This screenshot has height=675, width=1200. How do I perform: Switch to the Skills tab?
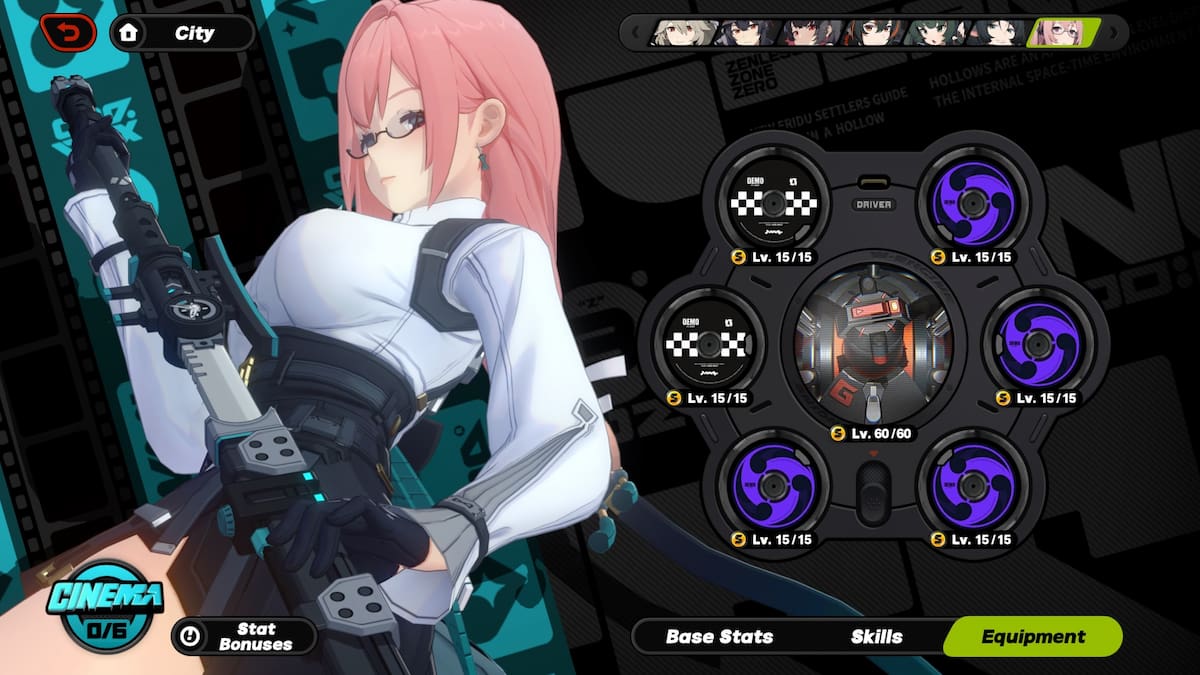876,636
